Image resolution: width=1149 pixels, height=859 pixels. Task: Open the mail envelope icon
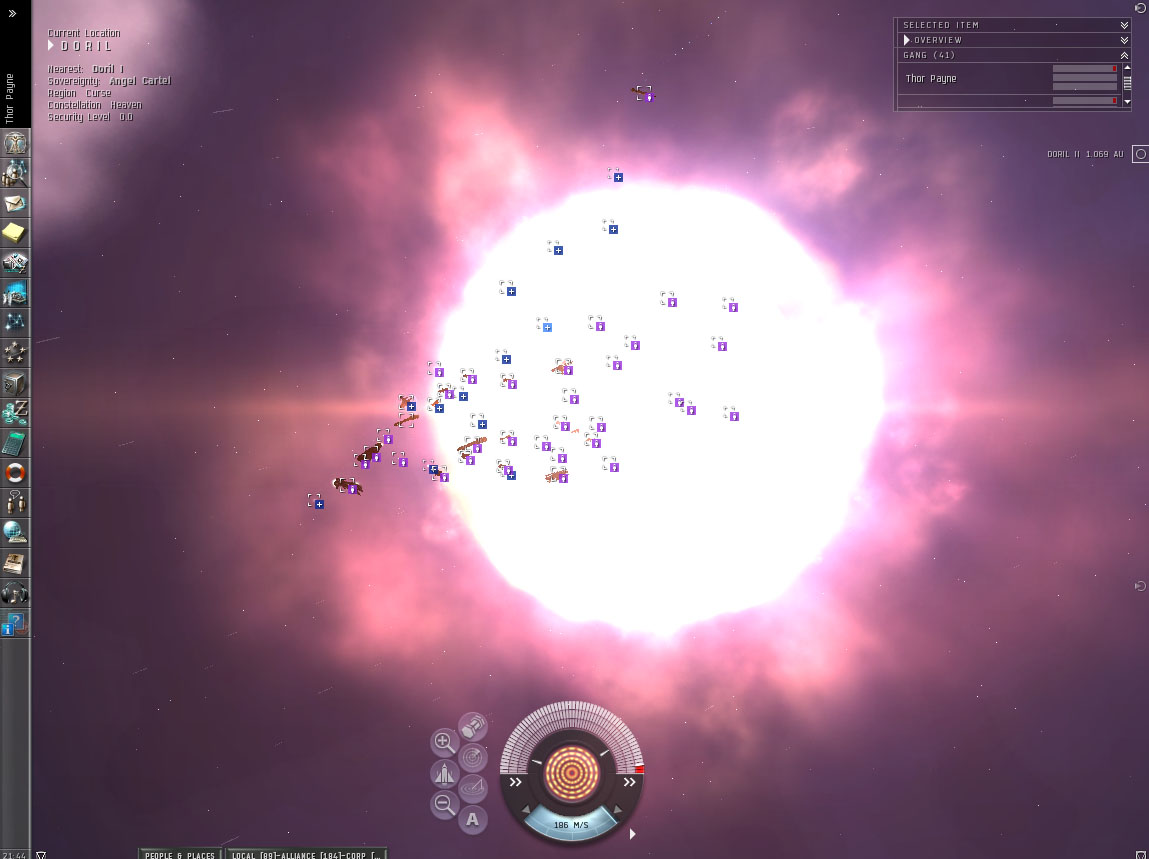click(x=15, y=203)
